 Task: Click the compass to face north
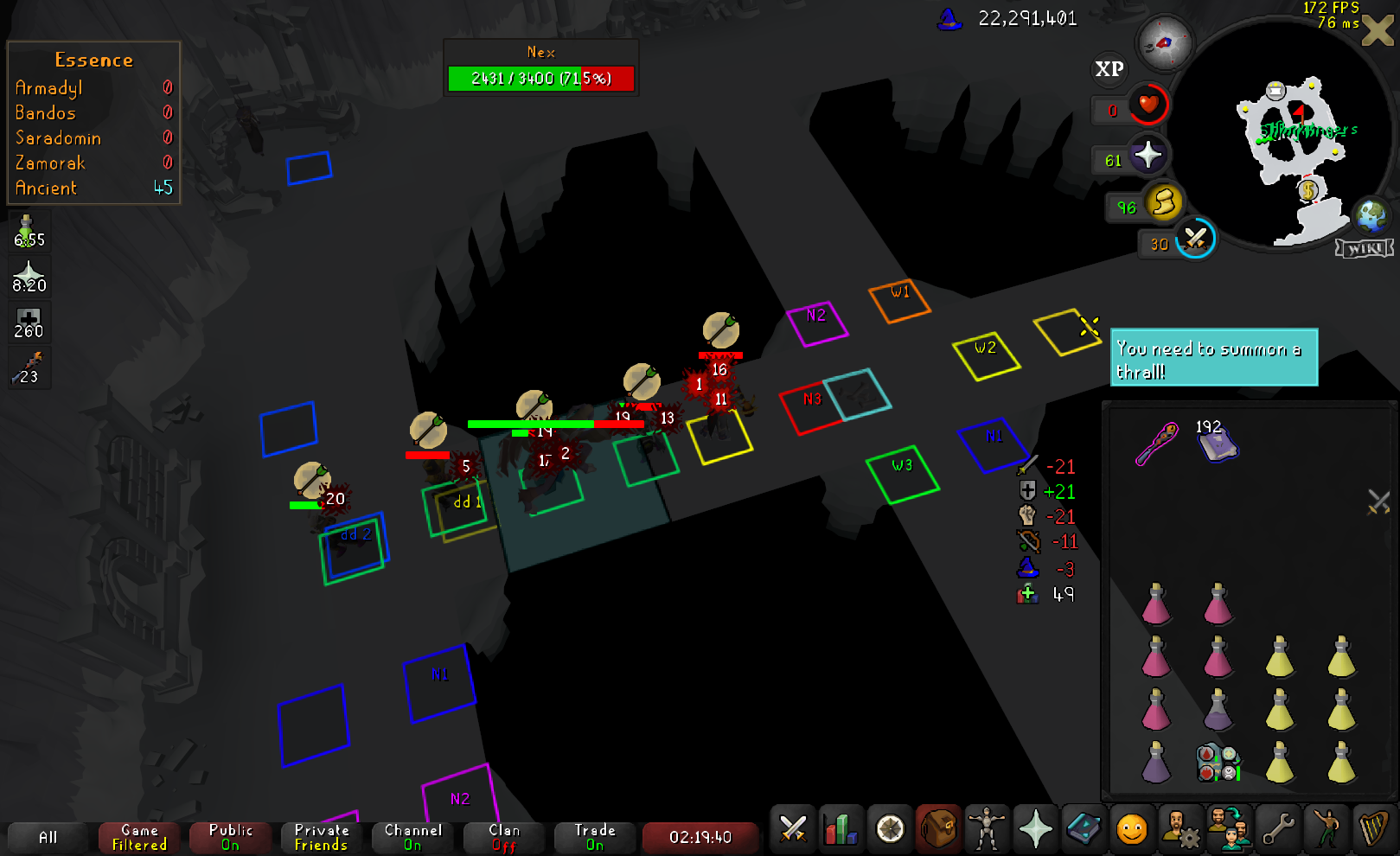coord(1165,42)
